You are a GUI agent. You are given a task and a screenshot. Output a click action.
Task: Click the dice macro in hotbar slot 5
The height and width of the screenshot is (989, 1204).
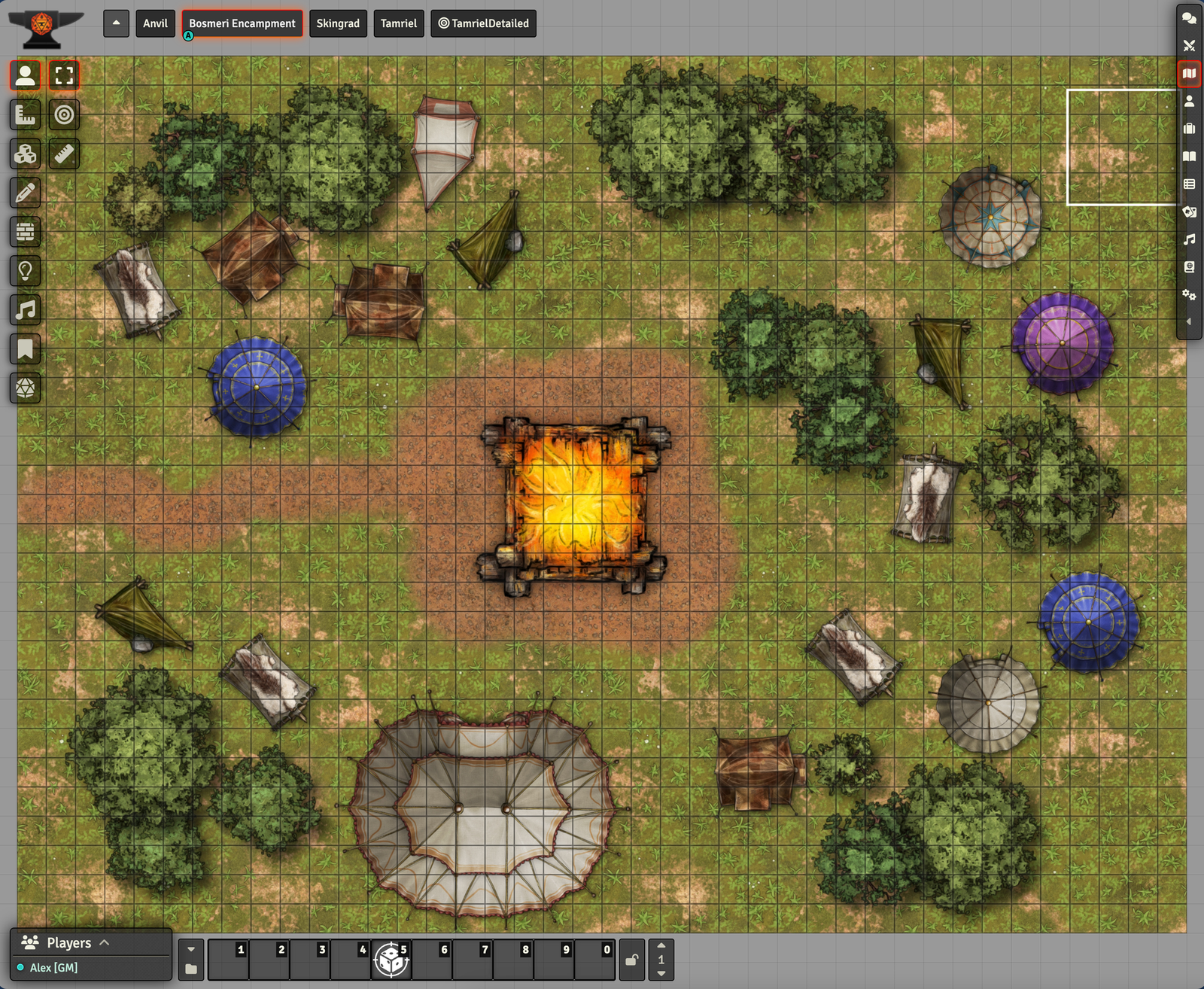pyautogui.click(x=391, y=960)
